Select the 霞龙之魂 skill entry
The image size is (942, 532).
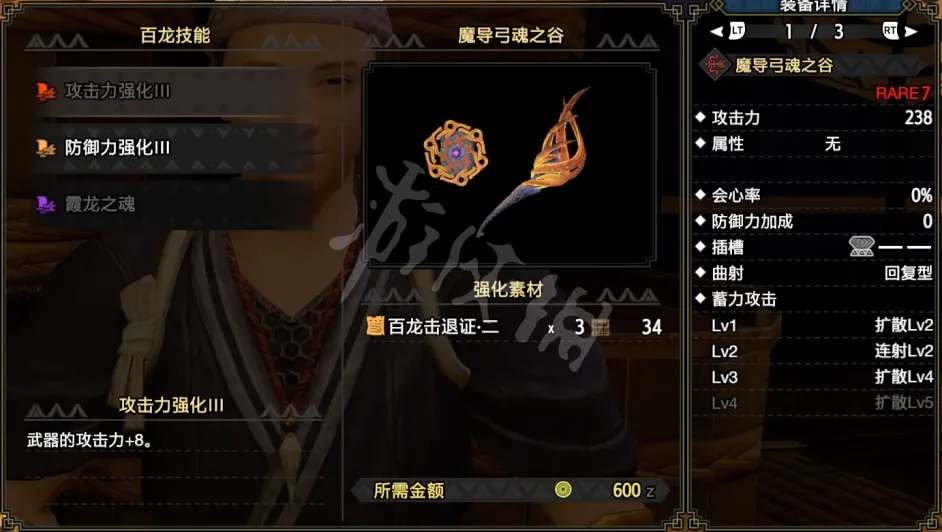pos(100,204)
